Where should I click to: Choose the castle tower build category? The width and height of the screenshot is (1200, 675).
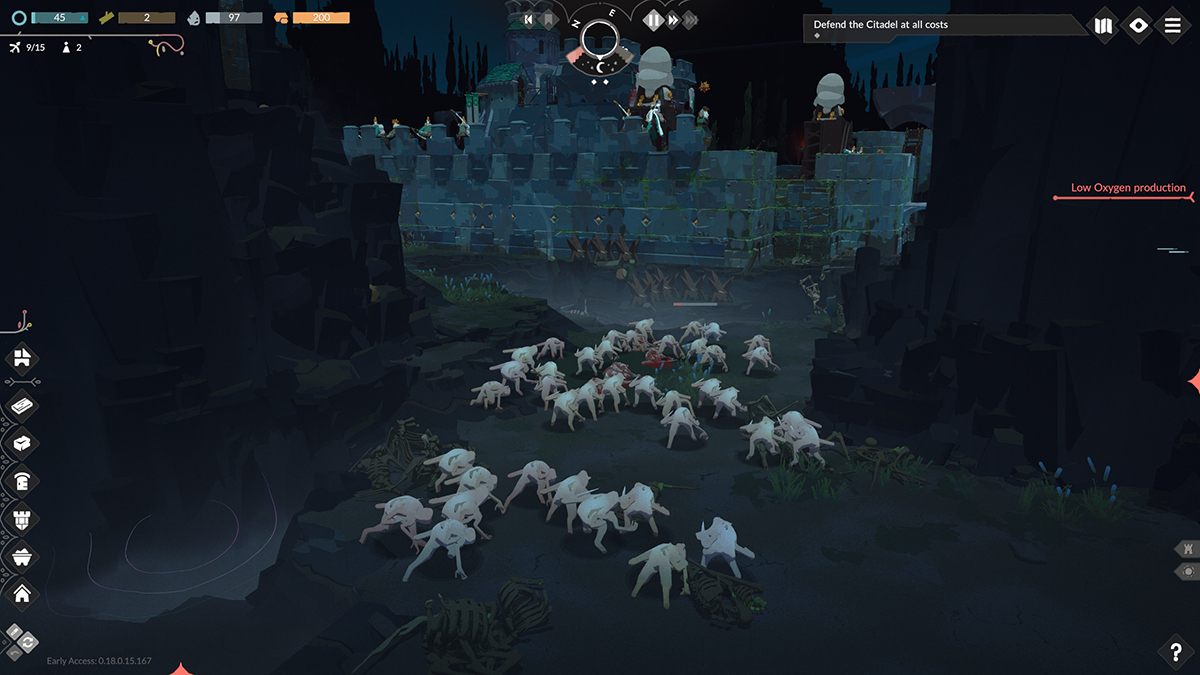[22, 519]
